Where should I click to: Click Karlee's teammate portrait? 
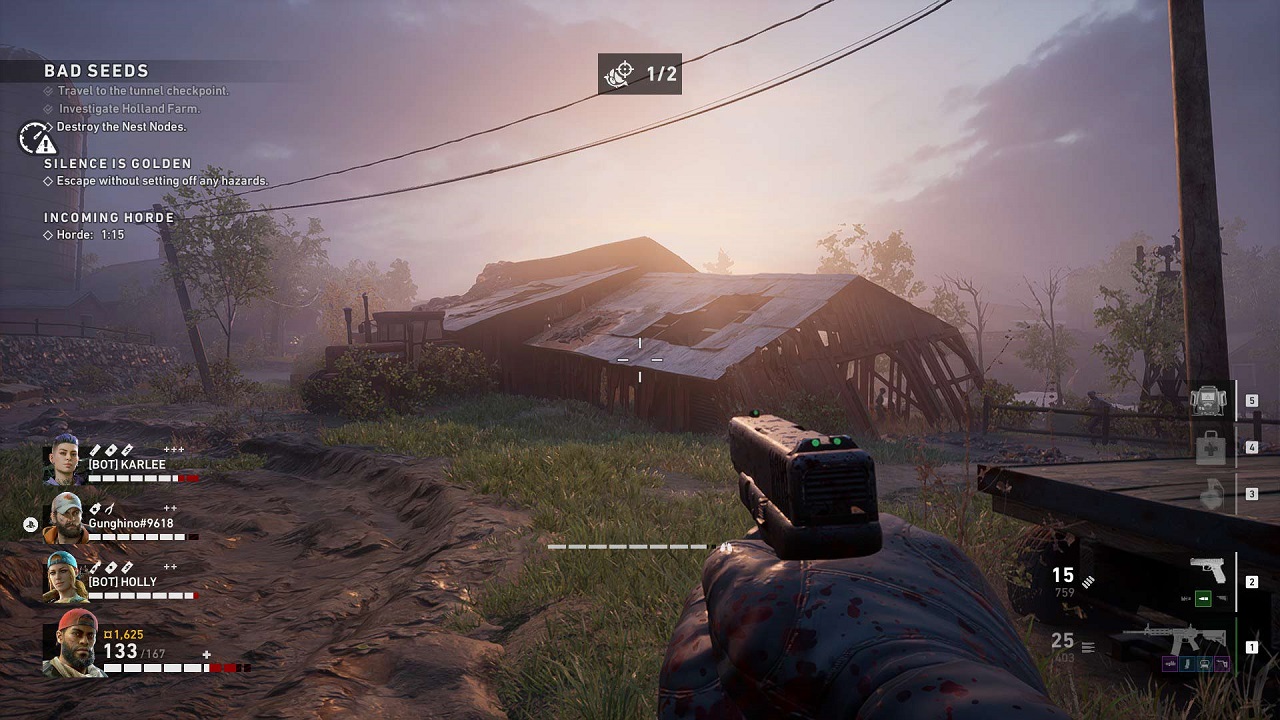63,464
